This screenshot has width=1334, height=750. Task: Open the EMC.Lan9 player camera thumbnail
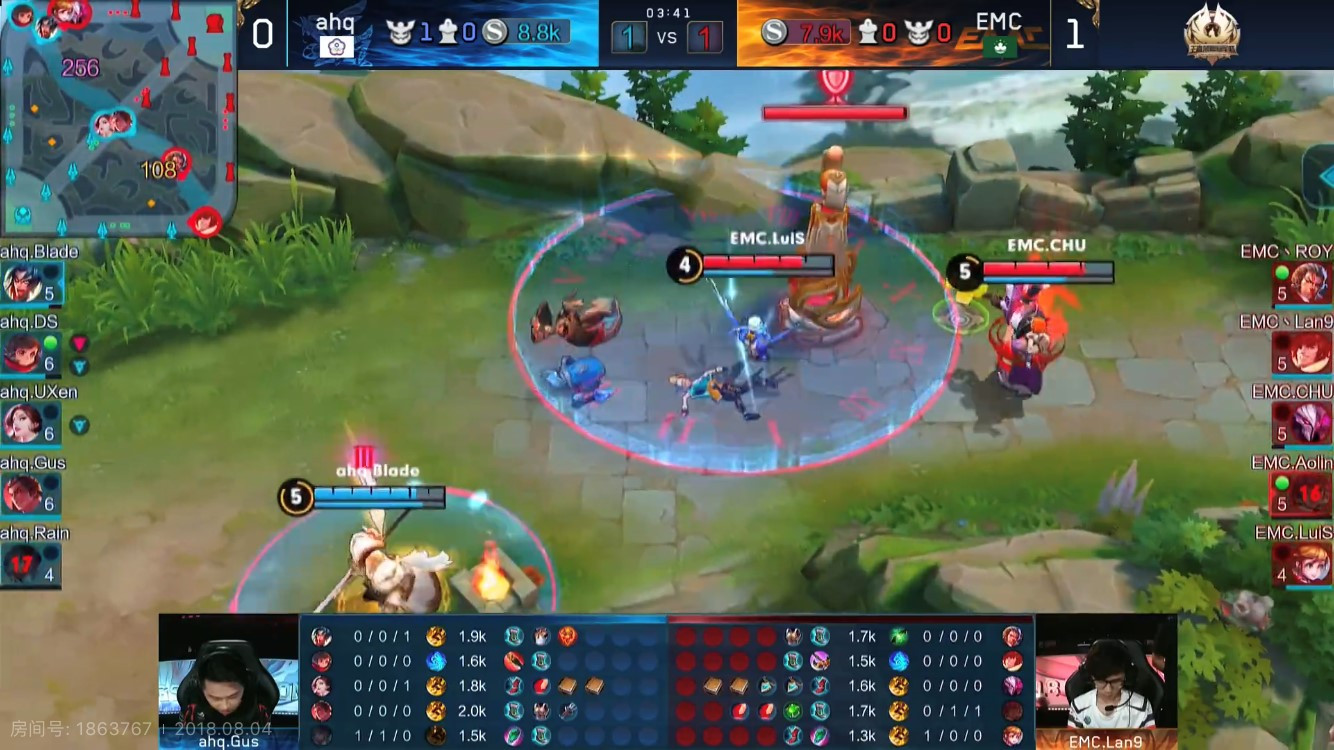click(1106, 681)
